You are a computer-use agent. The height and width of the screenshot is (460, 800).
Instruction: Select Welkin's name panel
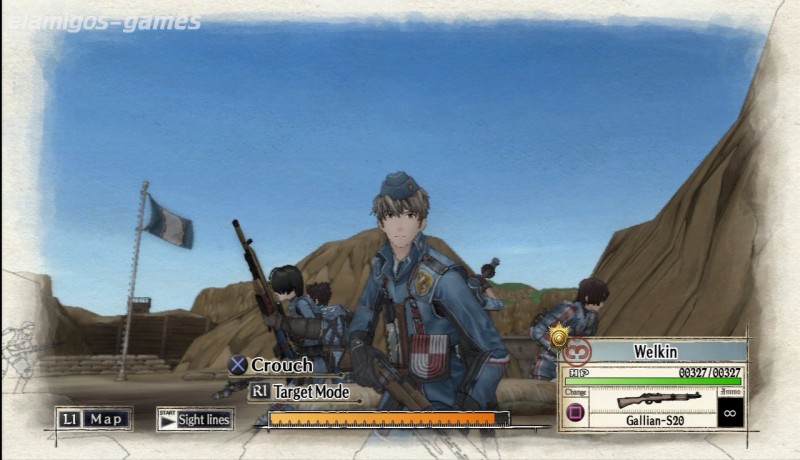(x=656, y=351)
